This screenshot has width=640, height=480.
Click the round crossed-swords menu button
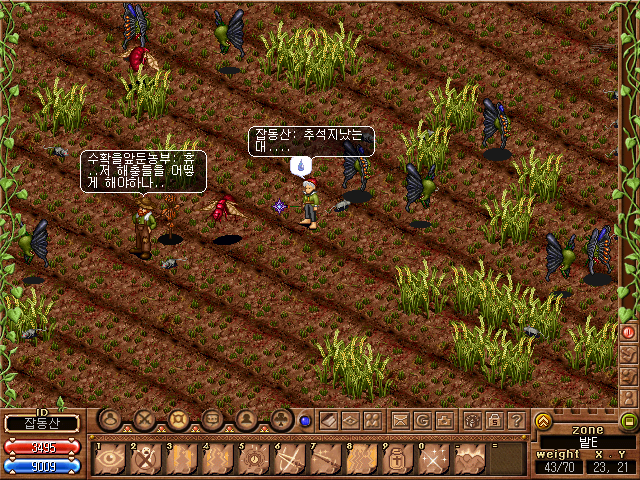coord(145,420)
